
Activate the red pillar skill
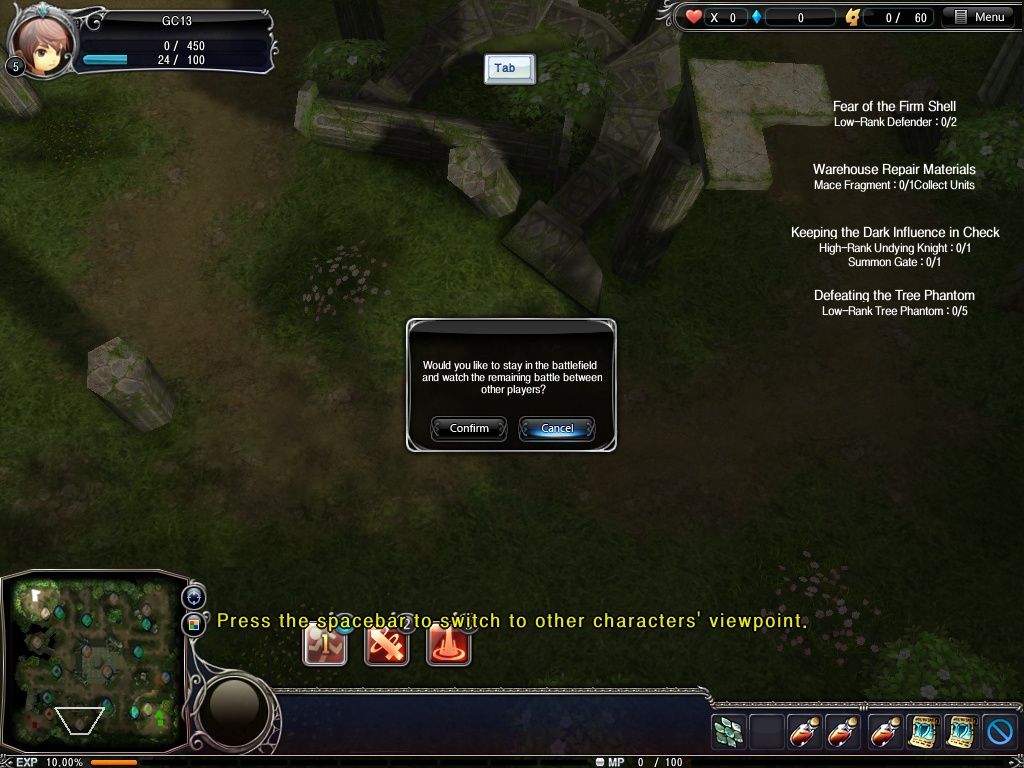(449, 645)
